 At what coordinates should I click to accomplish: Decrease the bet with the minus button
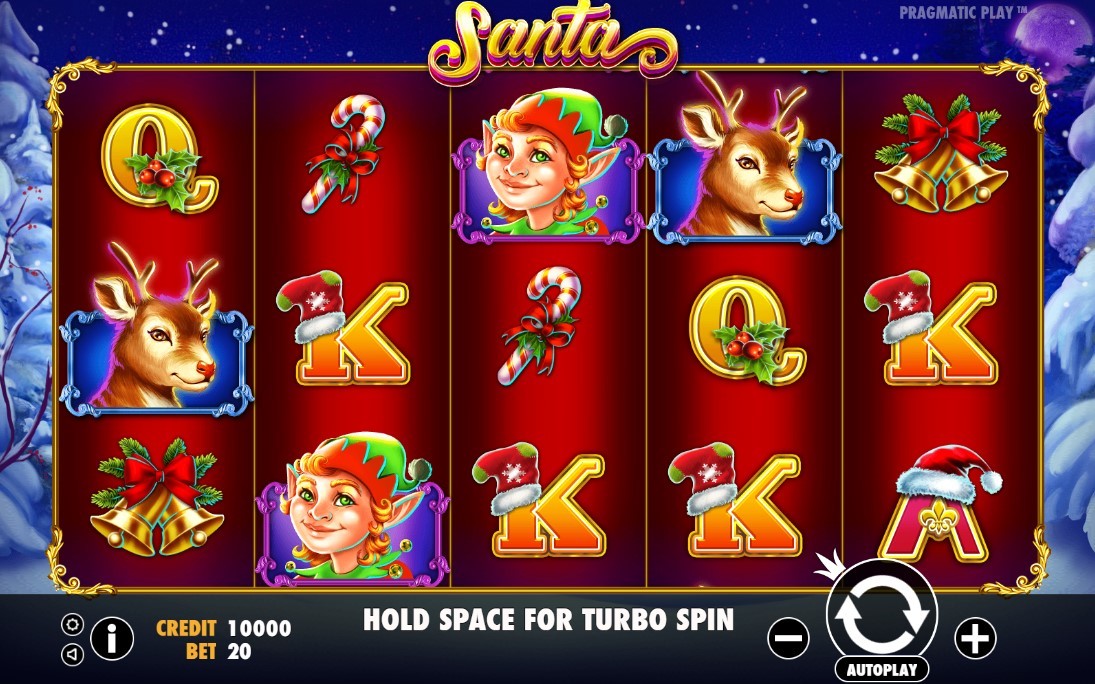pos(789,638)
